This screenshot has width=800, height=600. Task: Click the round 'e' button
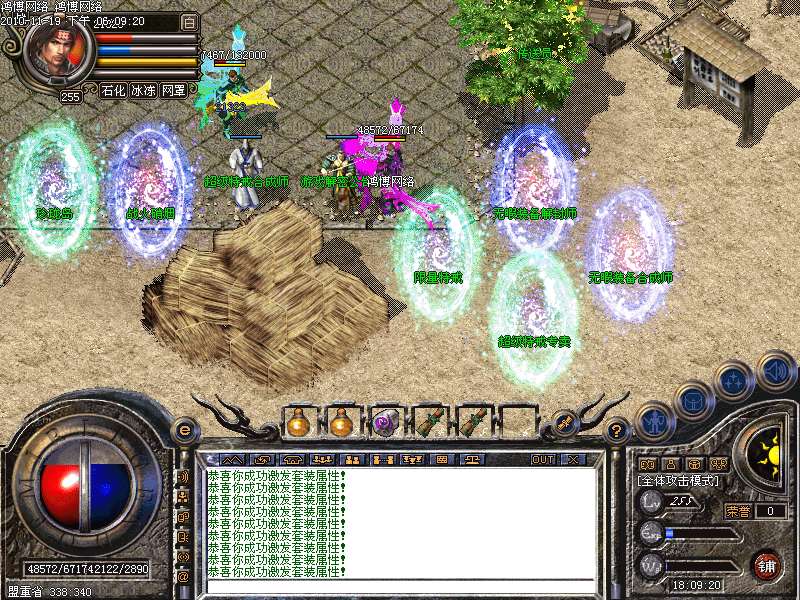click(183, 430)
